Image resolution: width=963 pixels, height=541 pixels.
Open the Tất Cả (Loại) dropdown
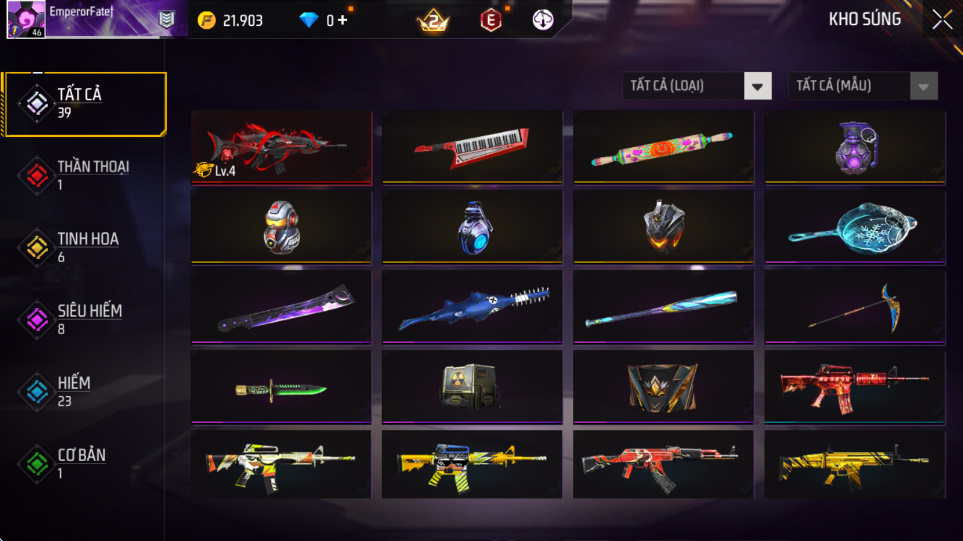[697, 86]
